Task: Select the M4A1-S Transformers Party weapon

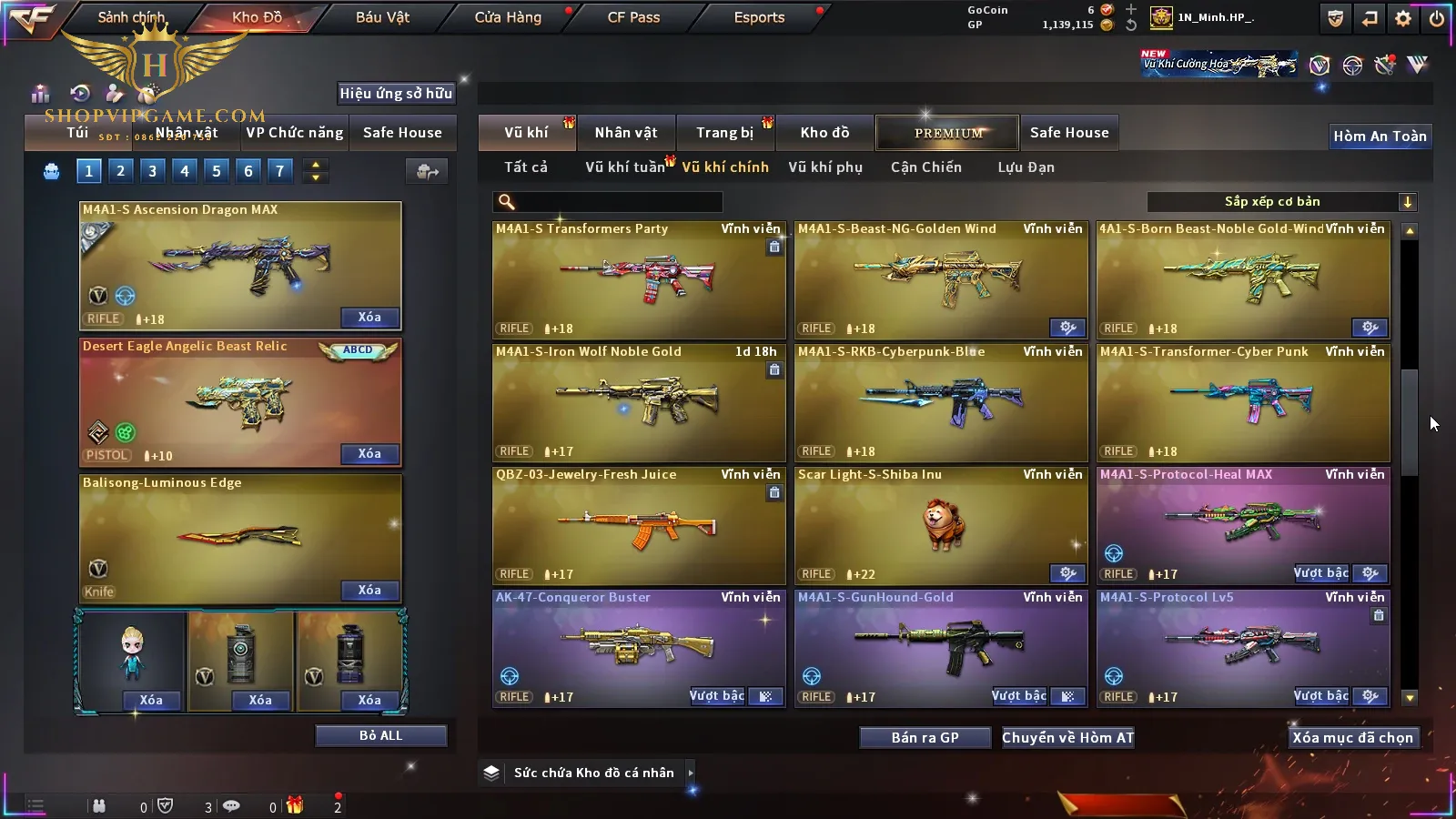Action: (638, 279)
